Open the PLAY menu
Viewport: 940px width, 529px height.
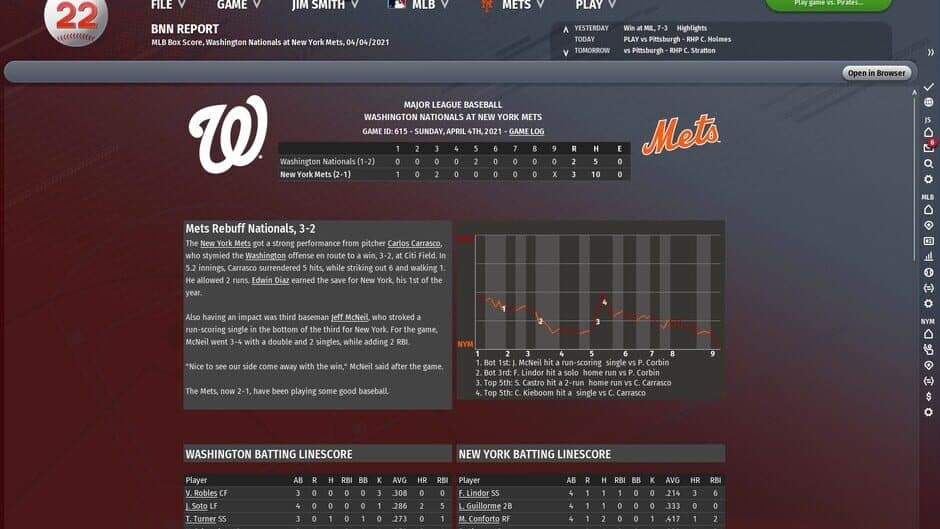point(596,5)
